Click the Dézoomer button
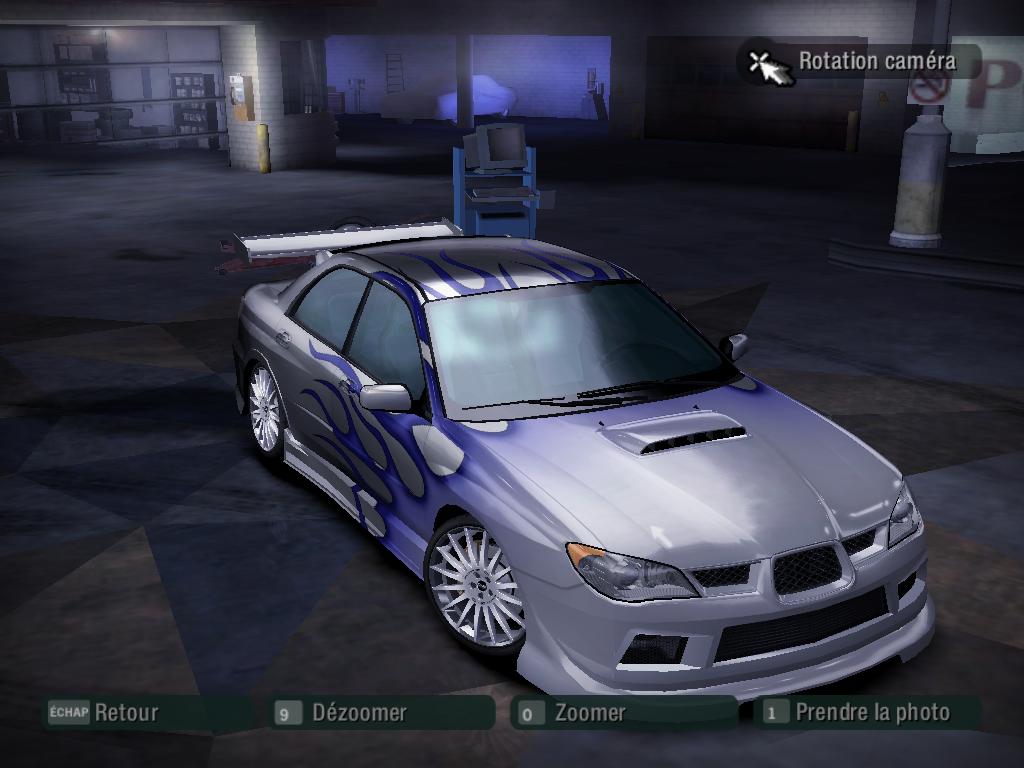Screen dimensions: 1024x768 pos(358,713)
